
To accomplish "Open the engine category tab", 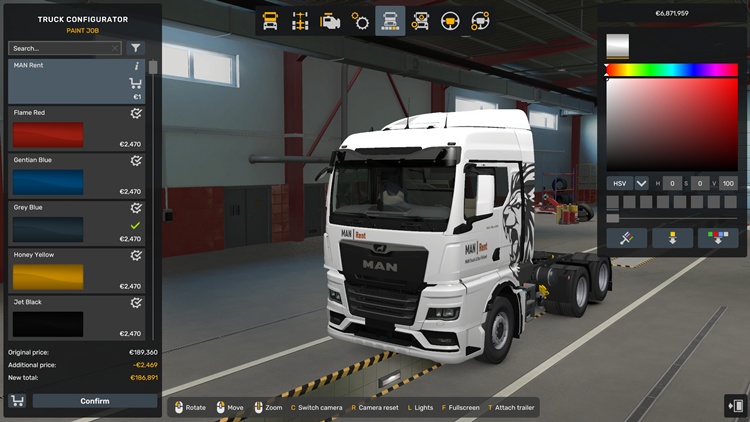I will 330,21.
